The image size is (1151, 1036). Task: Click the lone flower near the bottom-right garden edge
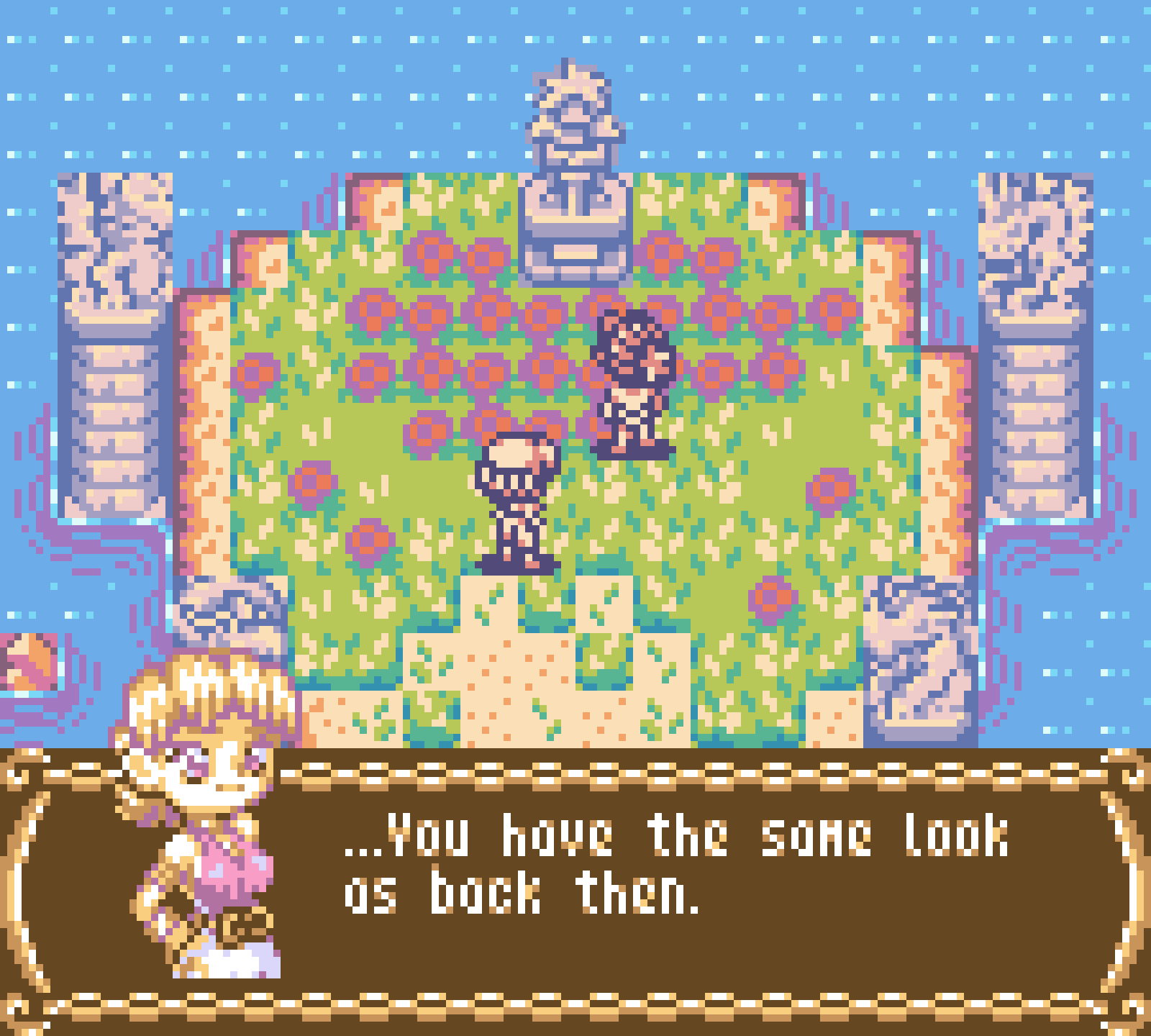pos(773,597)
